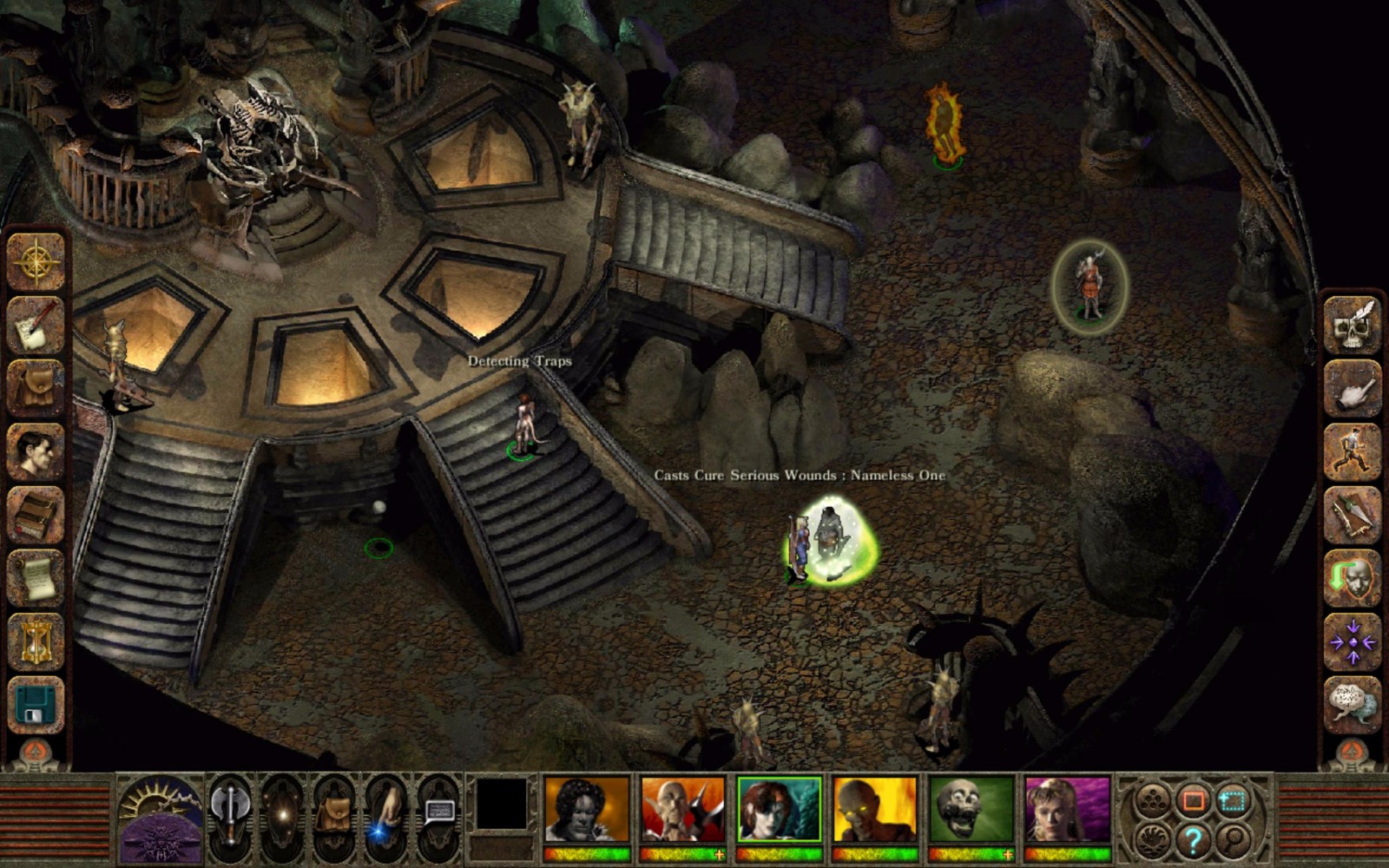This screenshot has width=1389, height=868.
Task: Open the area map with the compass icon
Action: pyautogui.click(x=36, y=261)
